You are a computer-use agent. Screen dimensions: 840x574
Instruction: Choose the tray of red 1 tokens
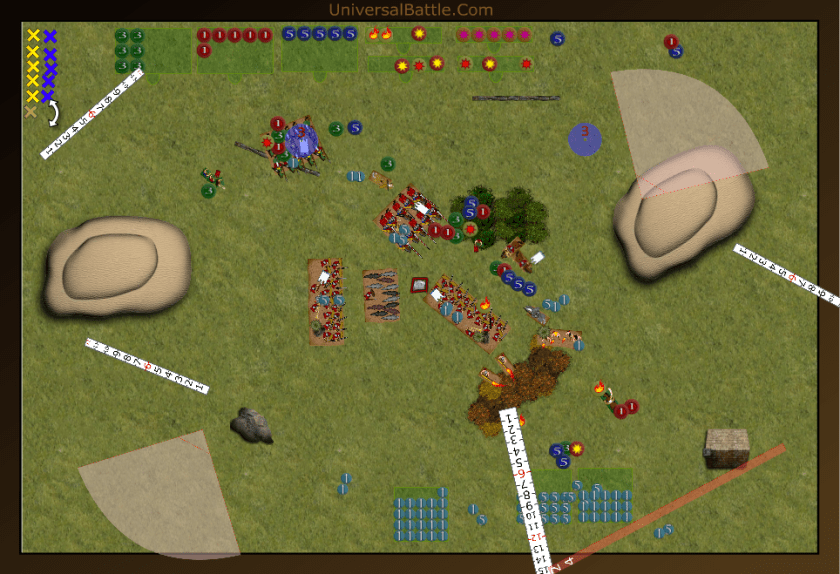234,49
